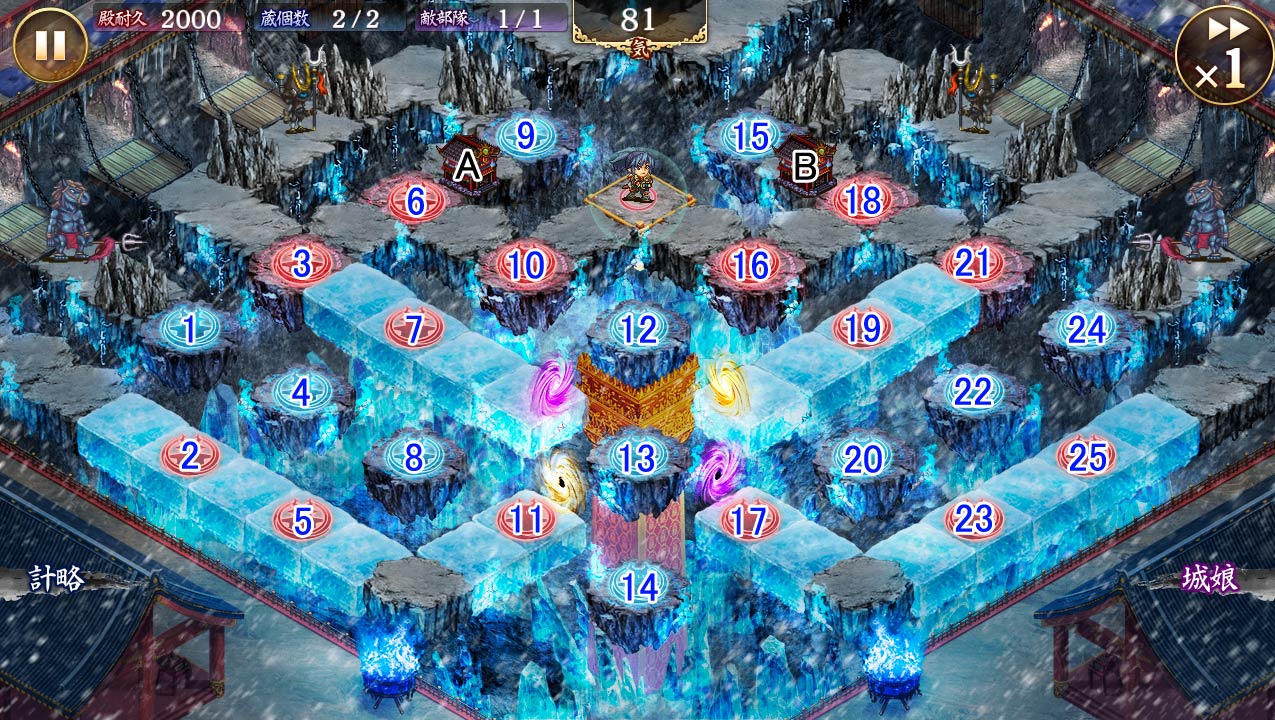This screenshot has width=1275, height=720.
Task: Choose red placement tile 6
Action: tap(414, 201)
